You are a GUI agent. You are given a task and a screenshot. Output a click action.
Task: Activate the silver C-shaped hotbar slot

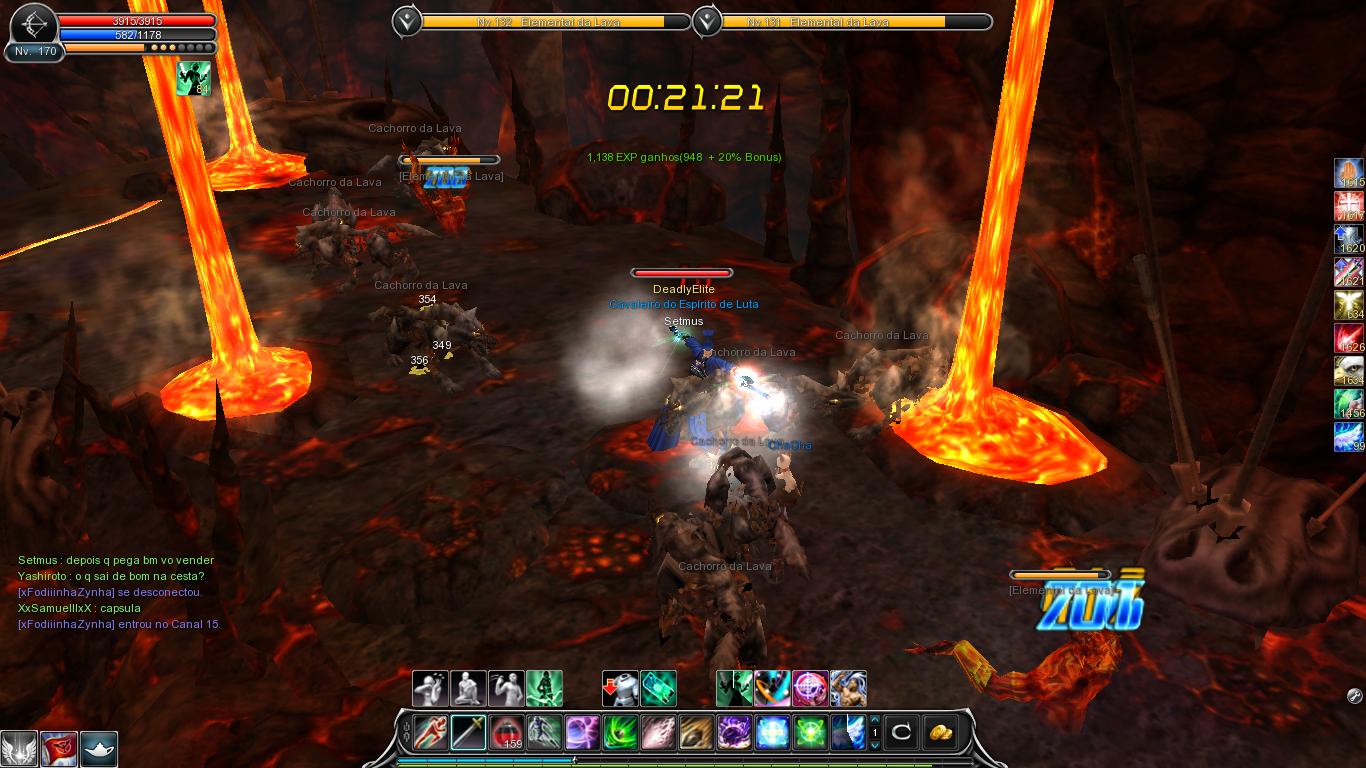click(x=901, y=732)
